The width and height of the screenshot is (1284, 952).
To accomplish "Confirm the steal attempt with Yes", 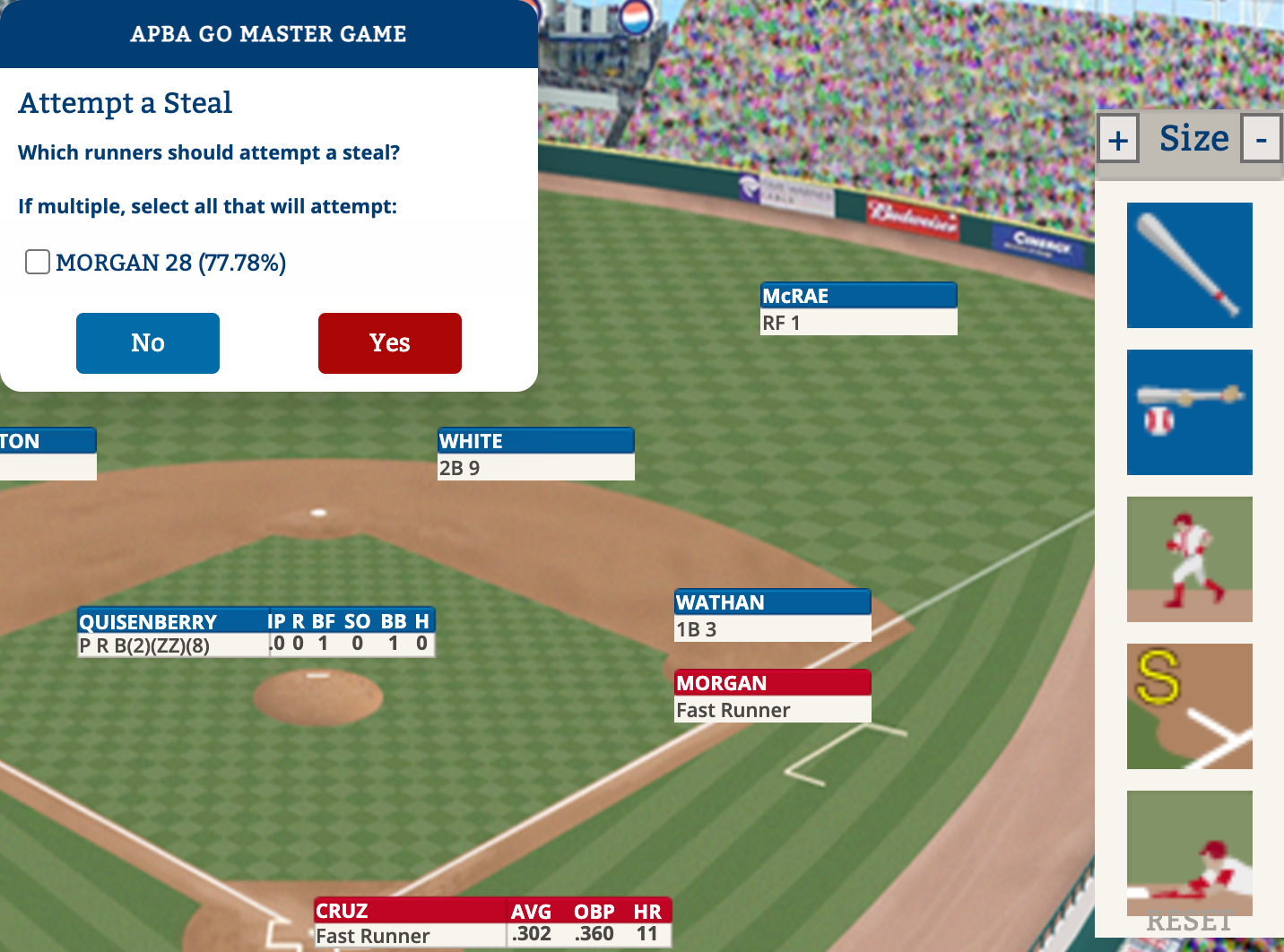I will (390, 343).
